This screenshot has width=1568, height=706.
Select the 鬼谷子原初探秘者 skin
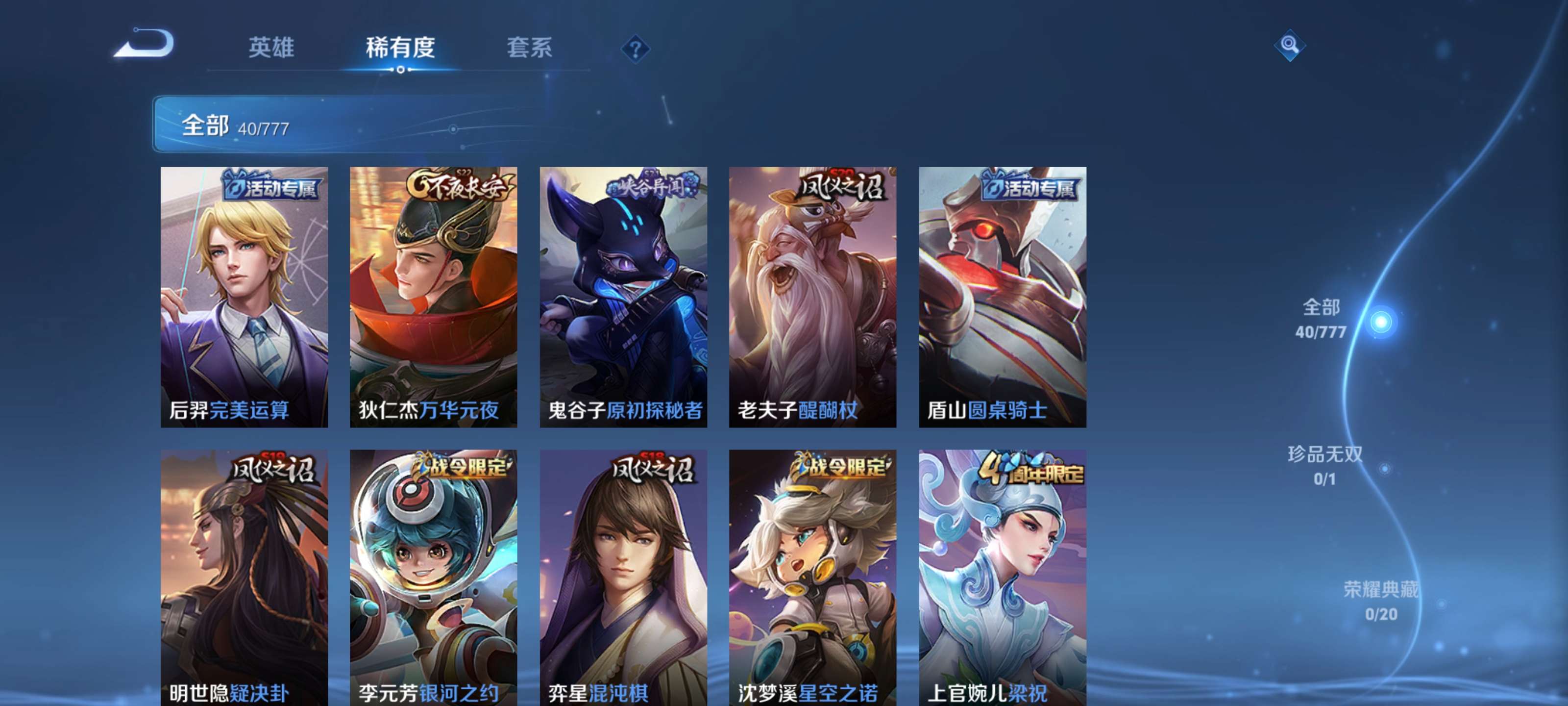click(x=624, y=299)
